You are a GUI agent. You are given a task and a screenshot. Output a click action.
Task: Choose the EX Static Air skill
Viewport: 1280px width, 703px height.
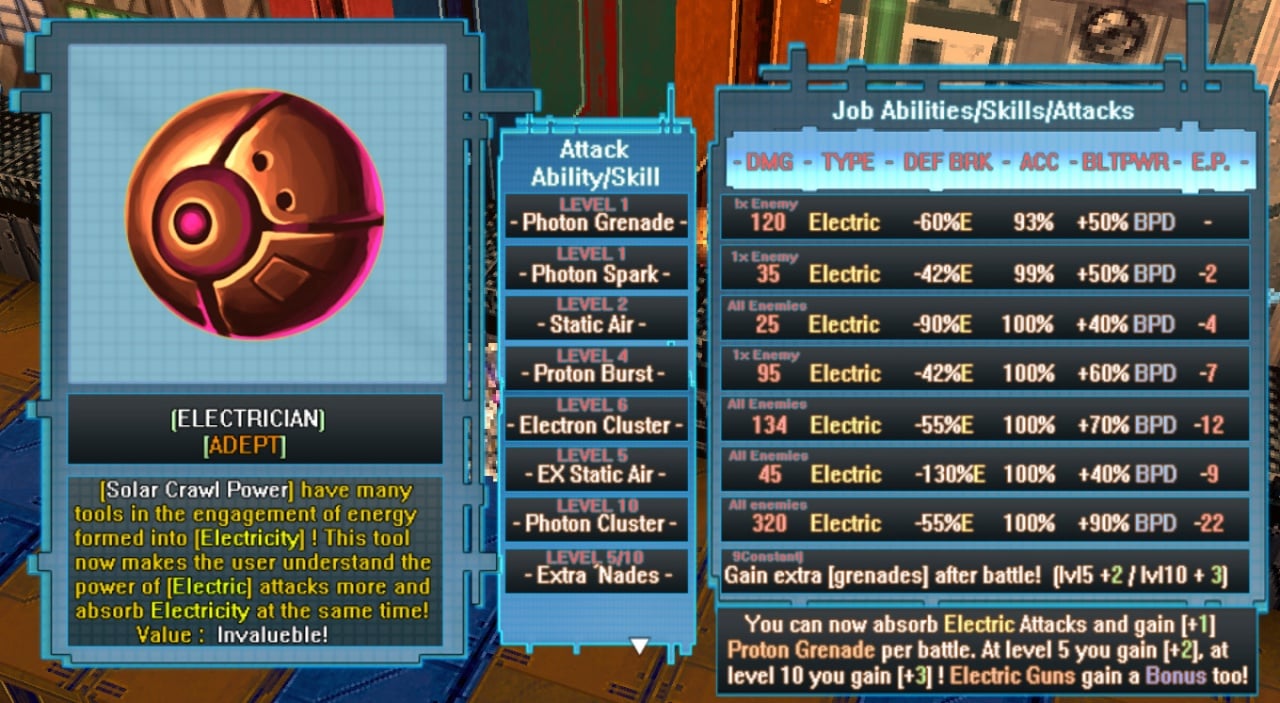point(597,468)
